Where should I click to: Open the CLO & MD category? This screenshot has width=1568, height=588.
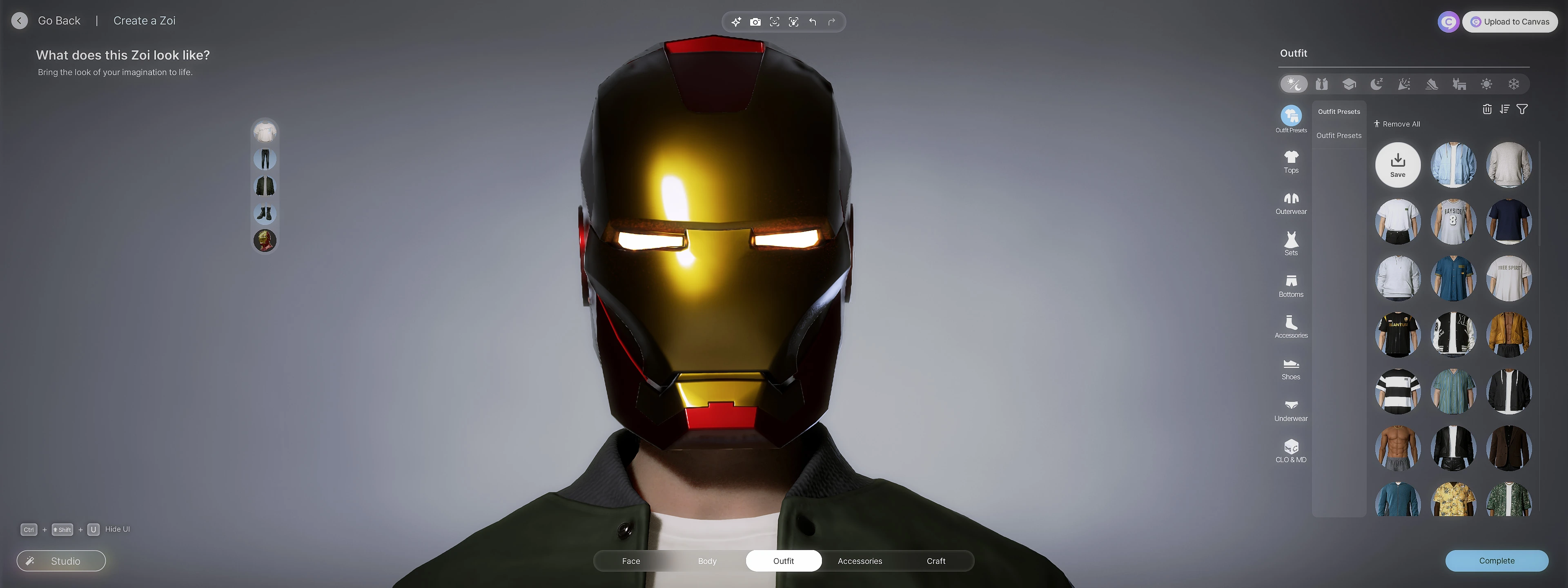(1290, 451)
